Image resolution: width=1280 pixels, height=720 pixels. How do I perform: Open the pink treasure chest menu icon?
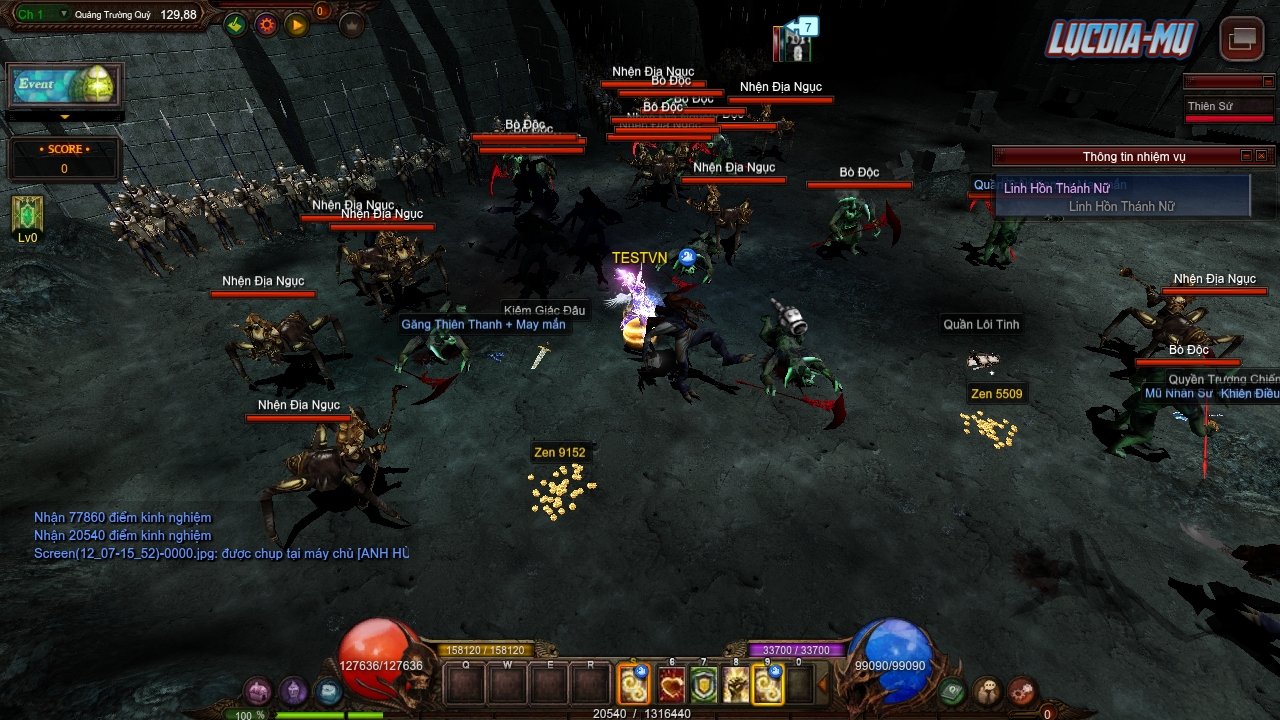point(259,691)
